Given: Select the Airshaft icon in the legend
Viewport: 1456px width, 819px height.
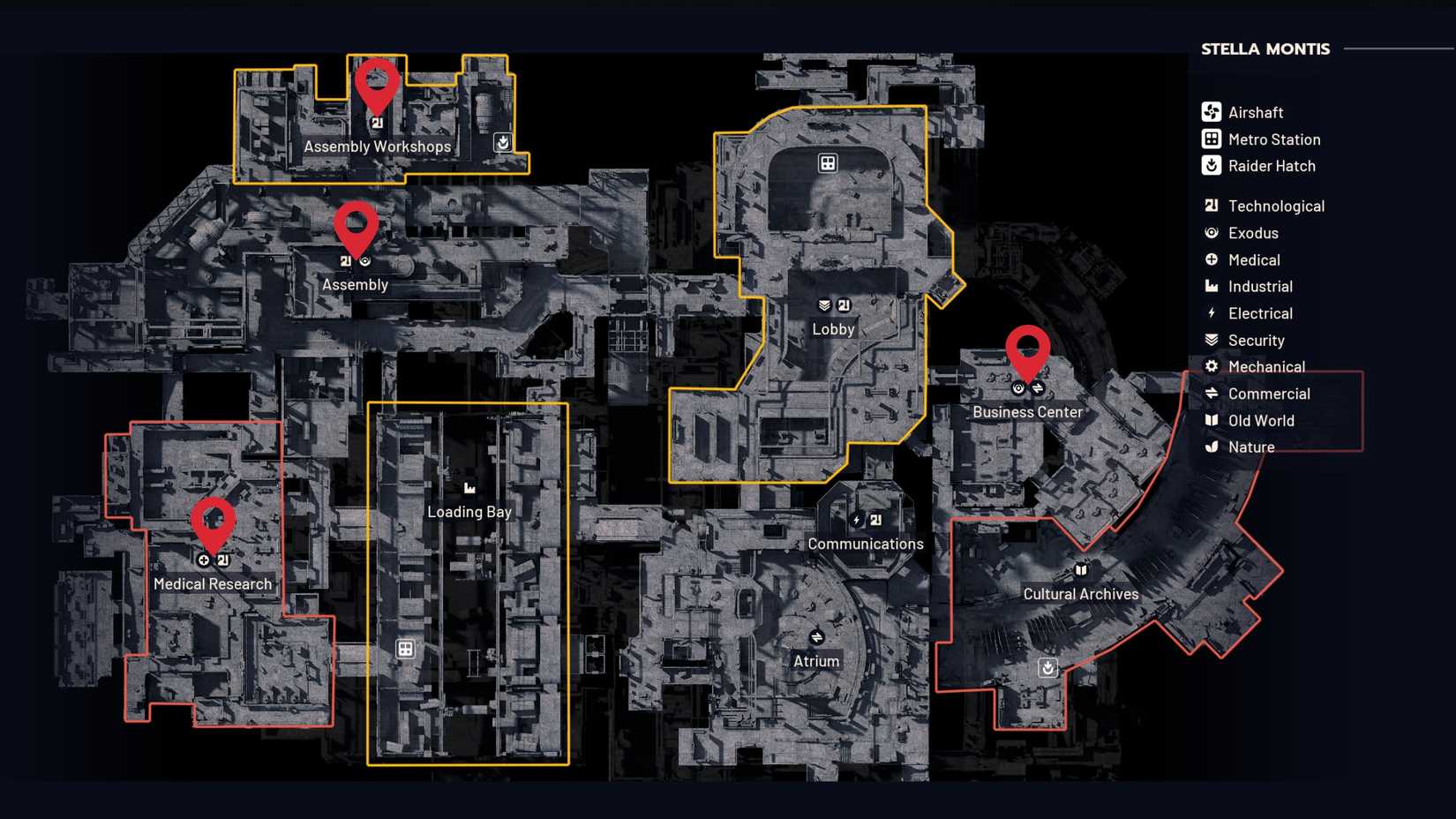Looking at the screenshot, I should (x=1211, y=112).
